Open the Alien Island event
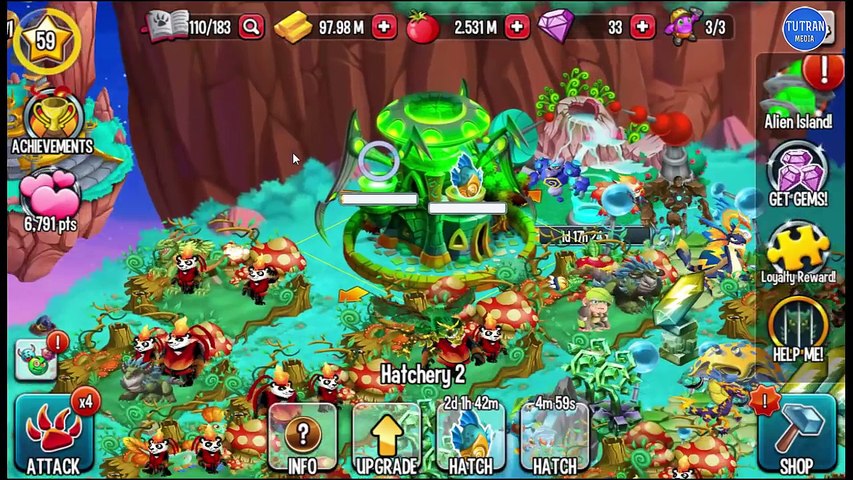The height and width of the screenshot is (480, 853). coord(798,95)
